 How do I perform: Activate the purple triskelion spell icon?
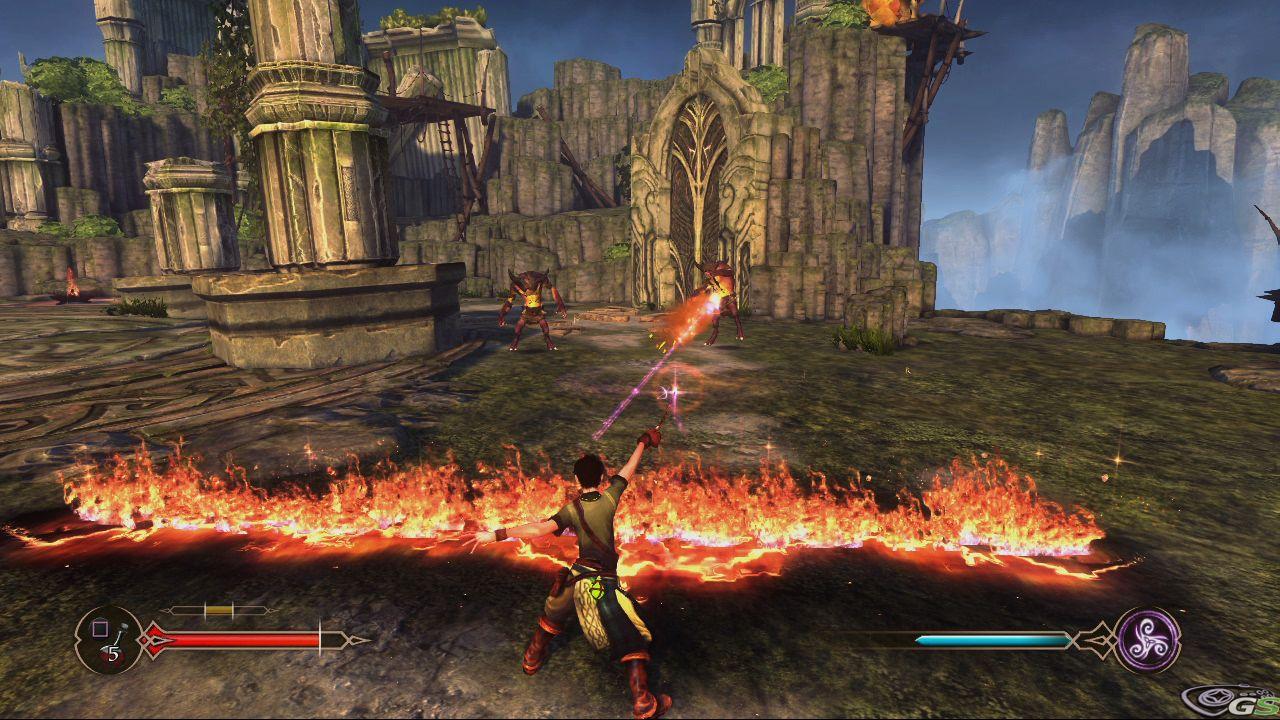(x=1147, y=640)
